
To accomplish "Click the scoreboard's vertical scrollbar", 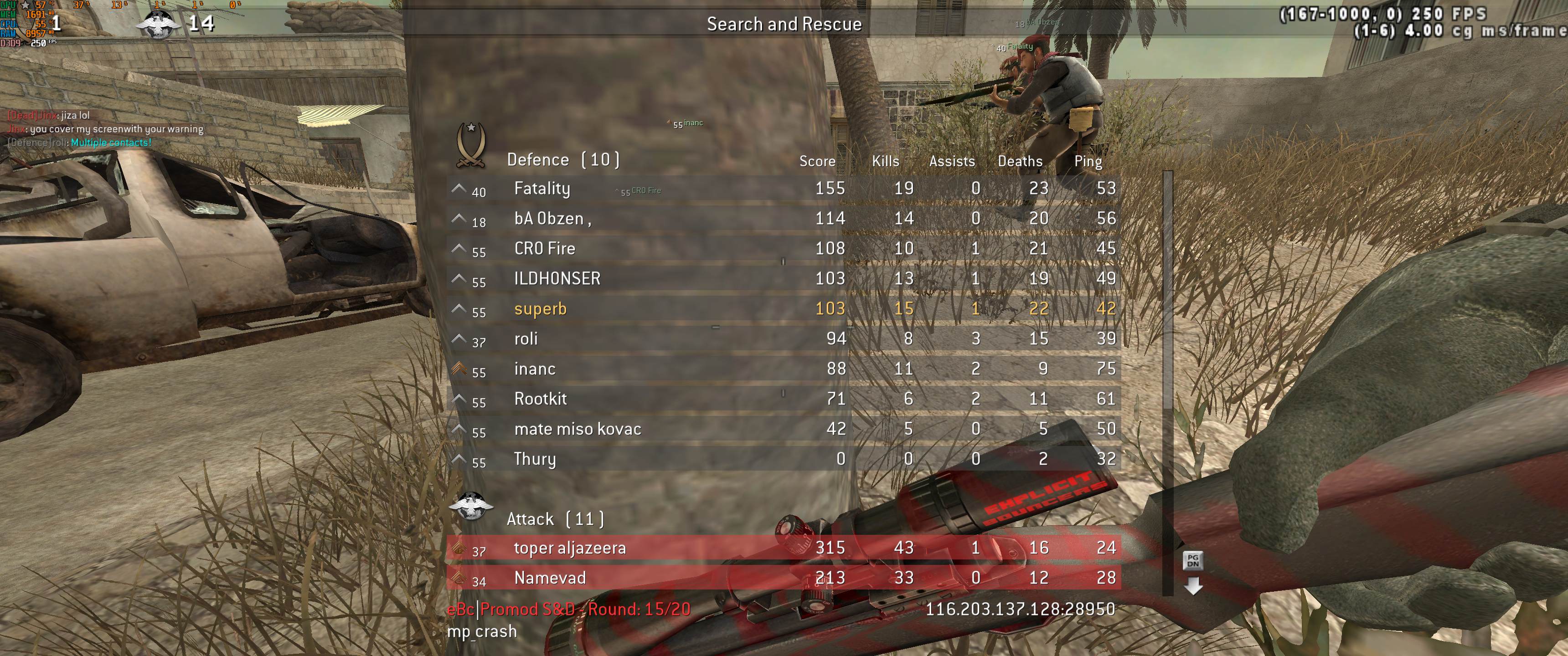I will (1167, 292).
